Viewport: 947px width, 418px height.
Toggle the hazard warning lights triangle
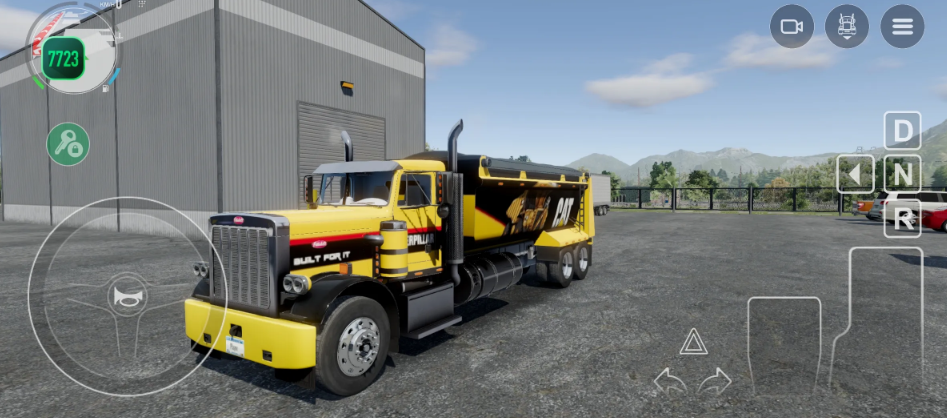pos(693,342)
